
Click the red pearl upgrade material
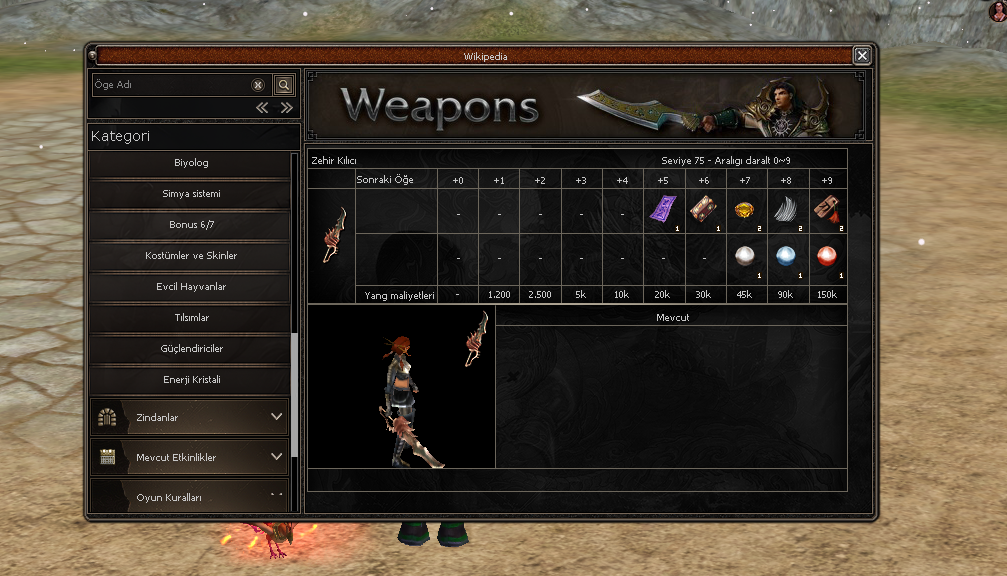click(x=827, y=256)
